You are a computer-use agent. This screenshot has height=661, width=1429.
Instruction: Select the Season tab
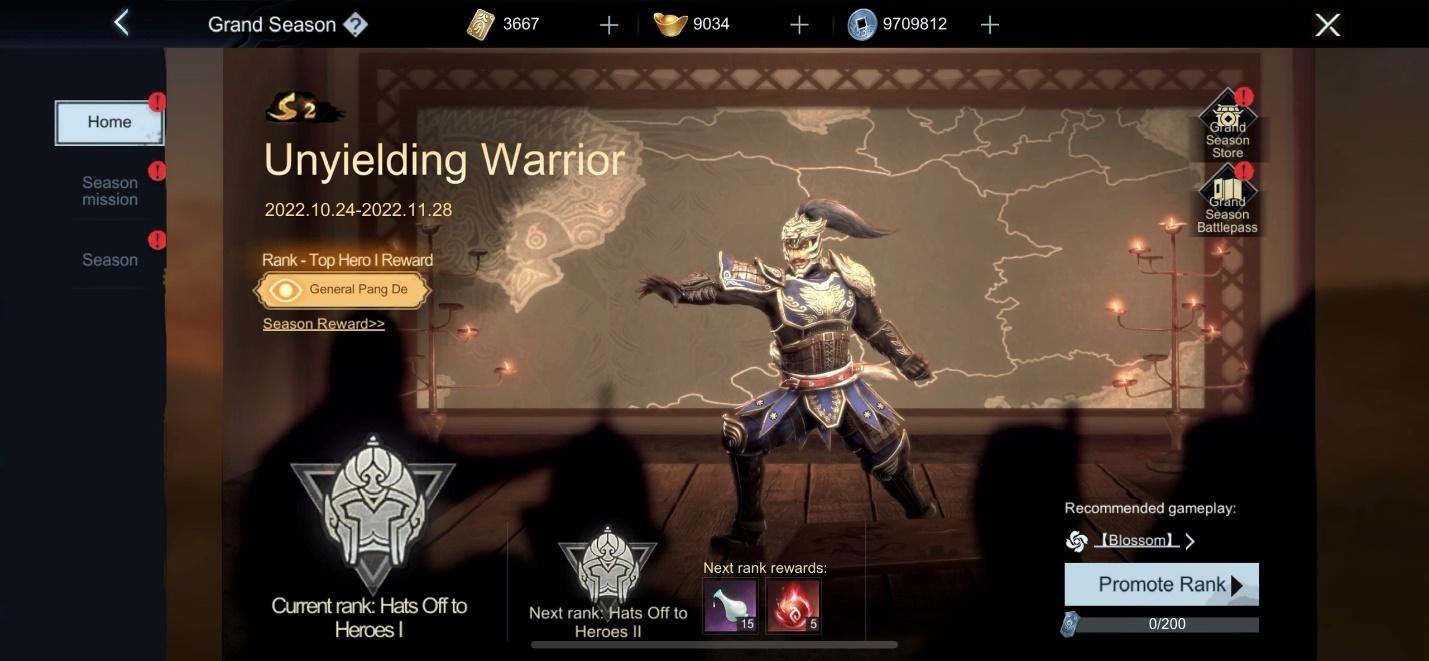coord(110,260)
